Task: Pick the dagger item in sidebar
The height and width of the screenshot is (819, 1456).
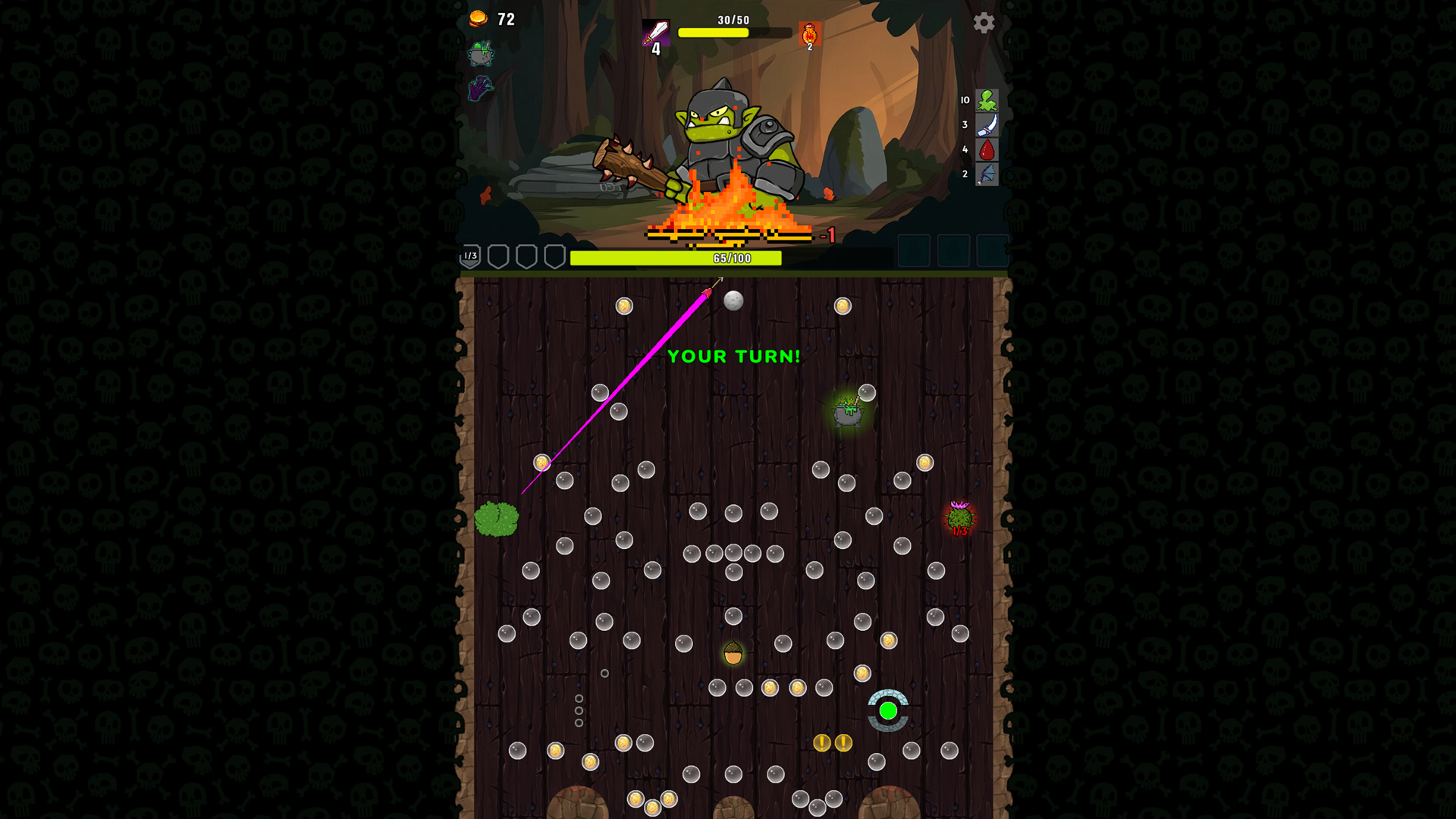Action: coord(988,124)
